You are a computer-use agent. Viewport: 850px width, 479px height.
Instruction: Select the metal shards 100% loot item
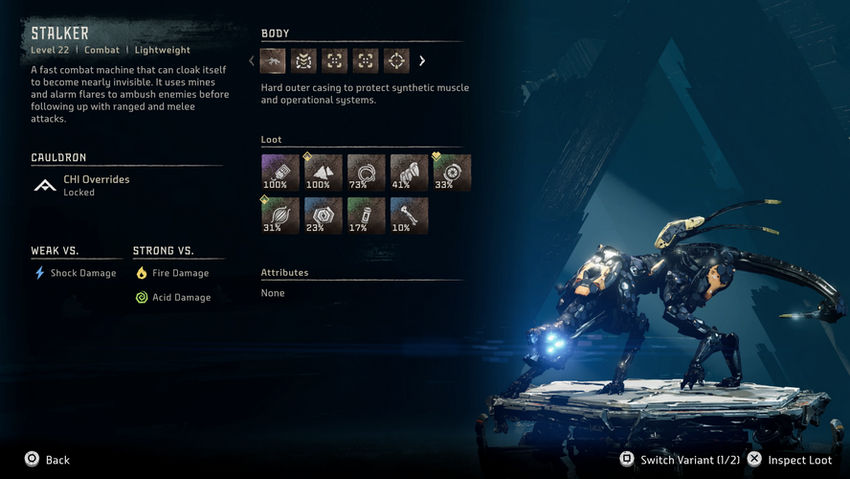[323, 172]
